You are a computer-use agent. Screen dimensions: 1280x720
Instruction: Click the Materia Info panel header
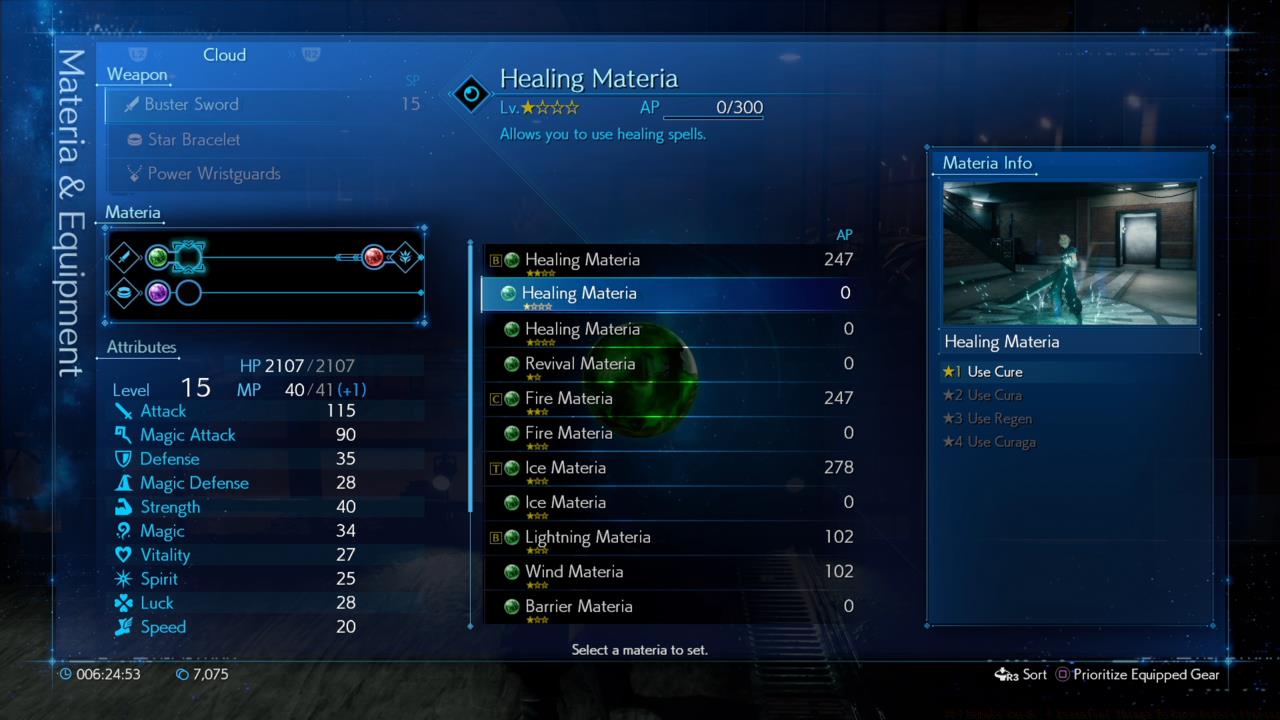(986, 162)
